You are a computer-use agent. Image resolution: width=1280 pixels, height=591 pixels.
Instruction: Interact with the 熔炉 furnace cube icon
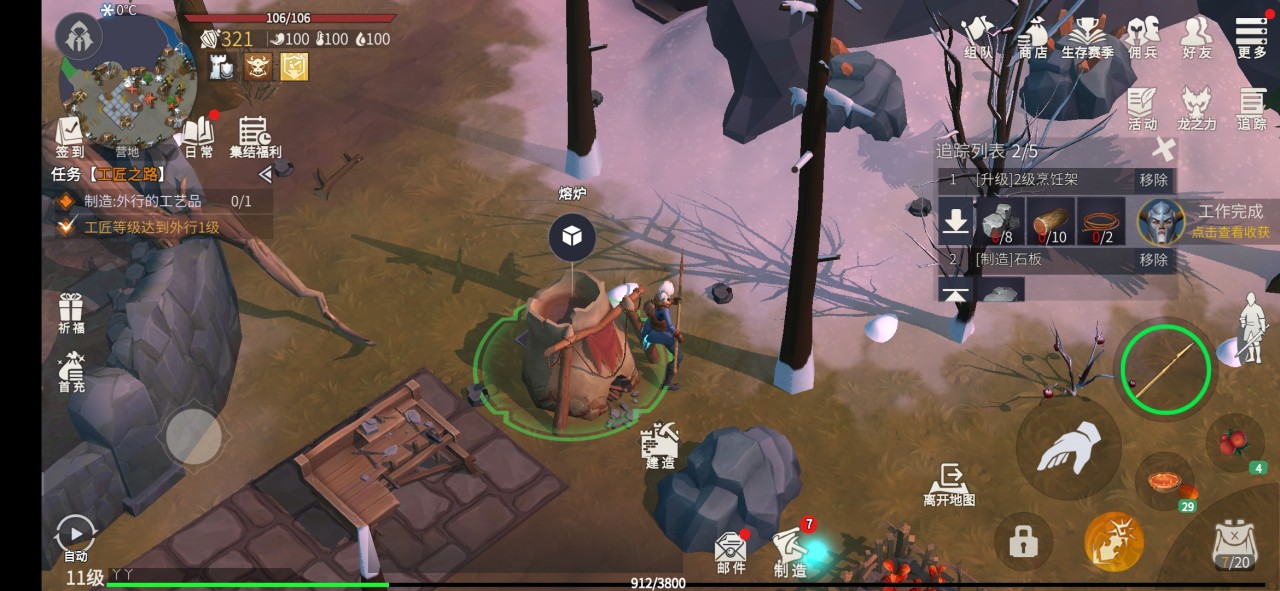tap(572, 236)
